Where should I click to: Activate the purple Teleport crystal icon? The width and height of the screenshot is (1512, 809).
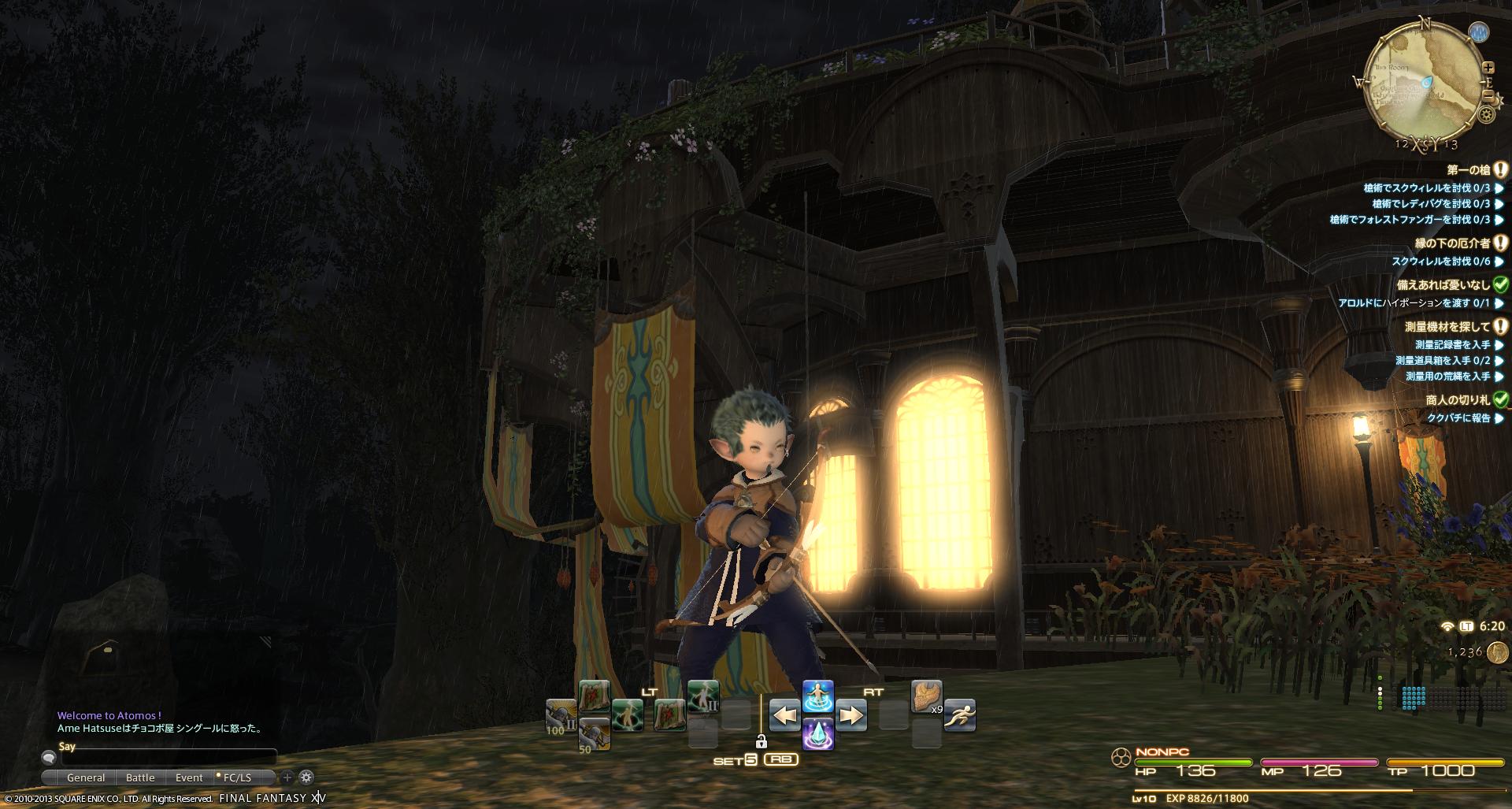pos(818,734)
